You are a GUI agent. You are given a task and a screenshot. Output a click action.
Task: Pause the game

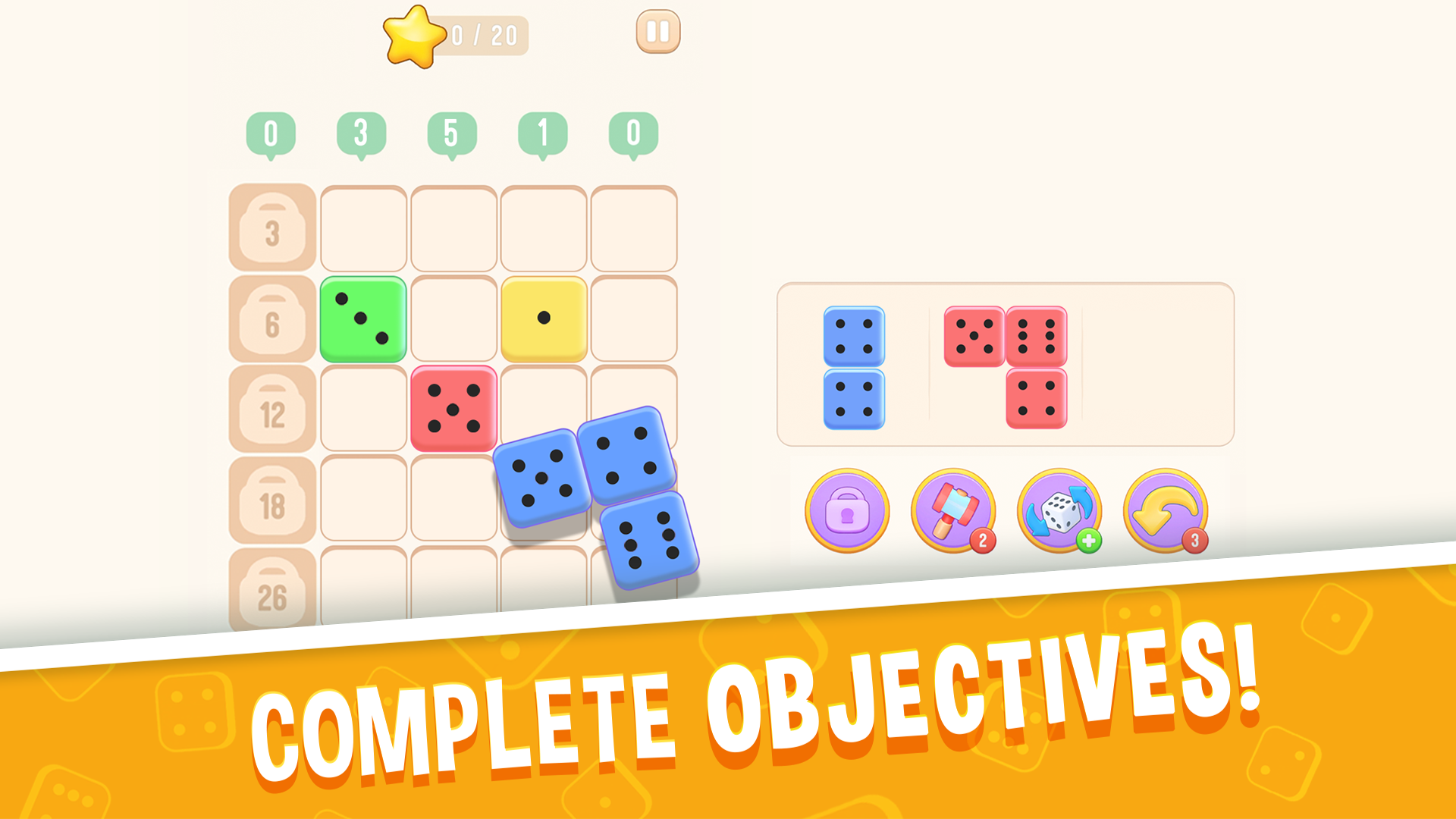coord(658,31)
